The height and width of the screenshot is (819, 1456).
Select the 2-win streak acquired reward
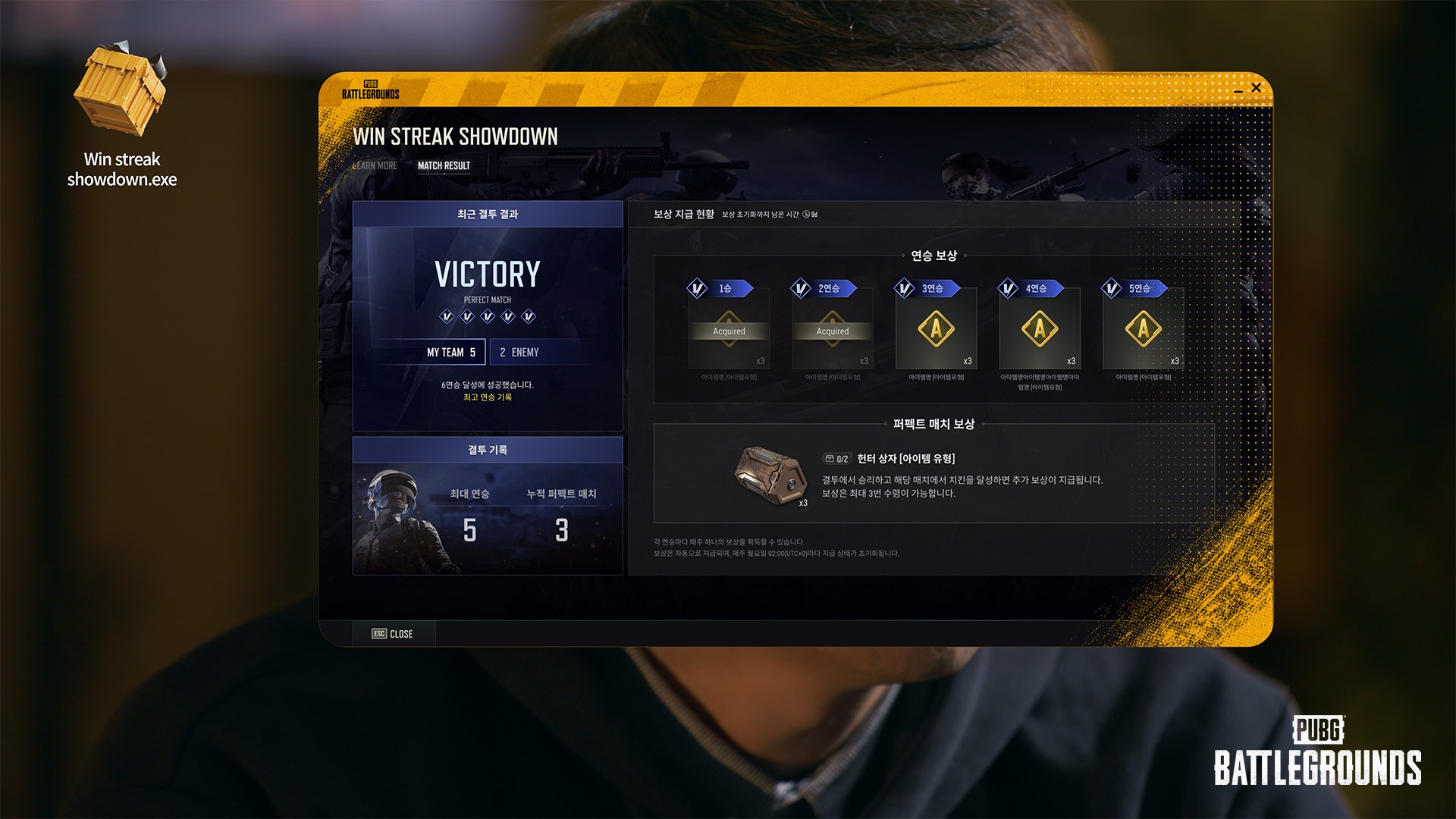coord(833,329)
